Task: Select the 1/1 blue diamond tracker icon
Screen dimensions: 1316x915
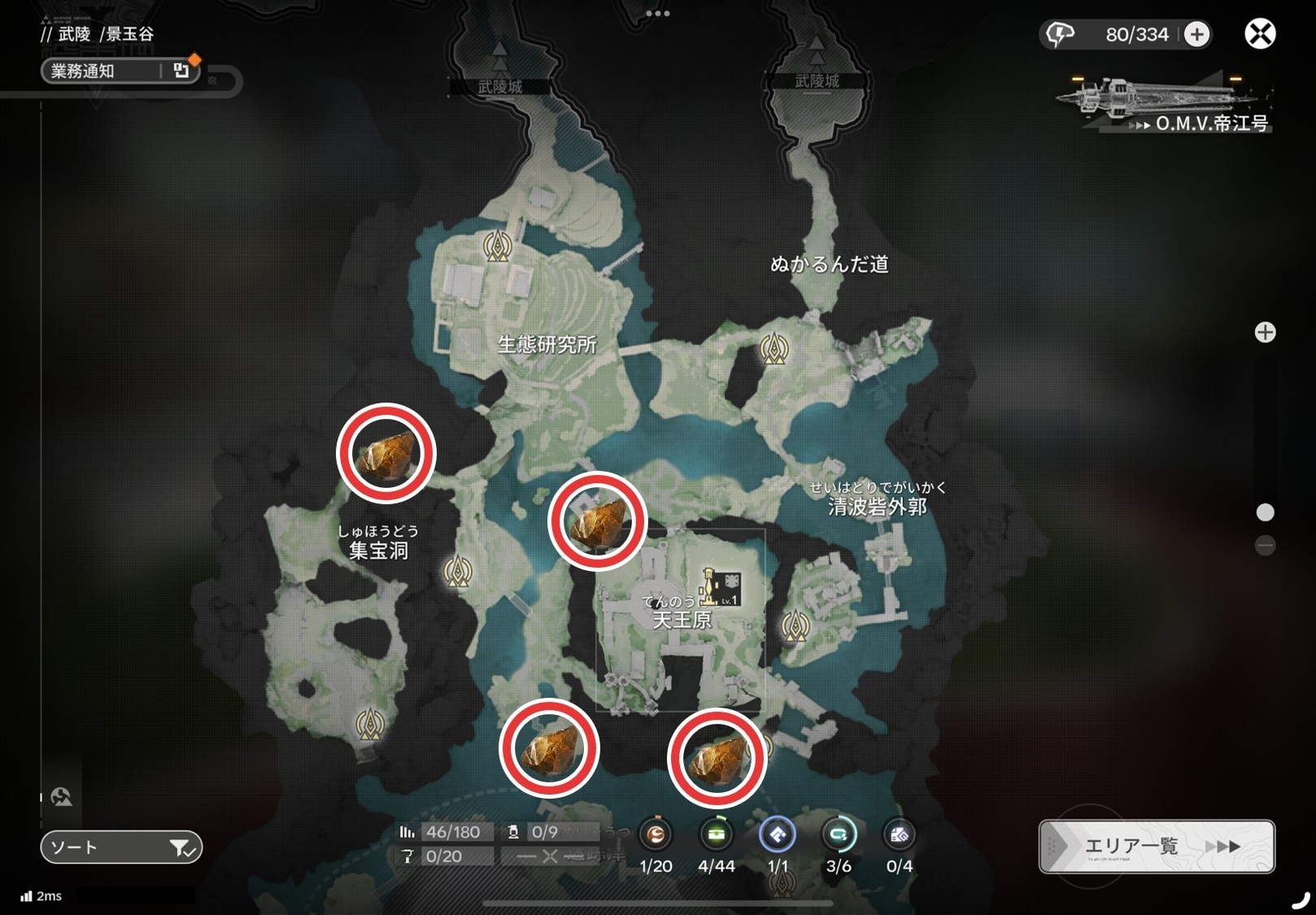Action: click(778, 834)
